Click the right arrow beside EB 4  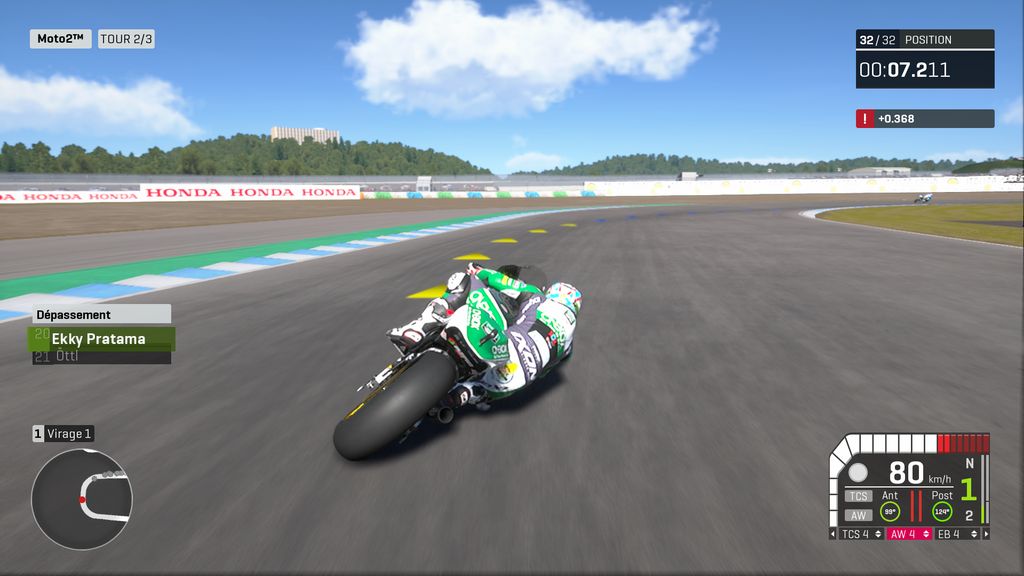pos(985,534)
